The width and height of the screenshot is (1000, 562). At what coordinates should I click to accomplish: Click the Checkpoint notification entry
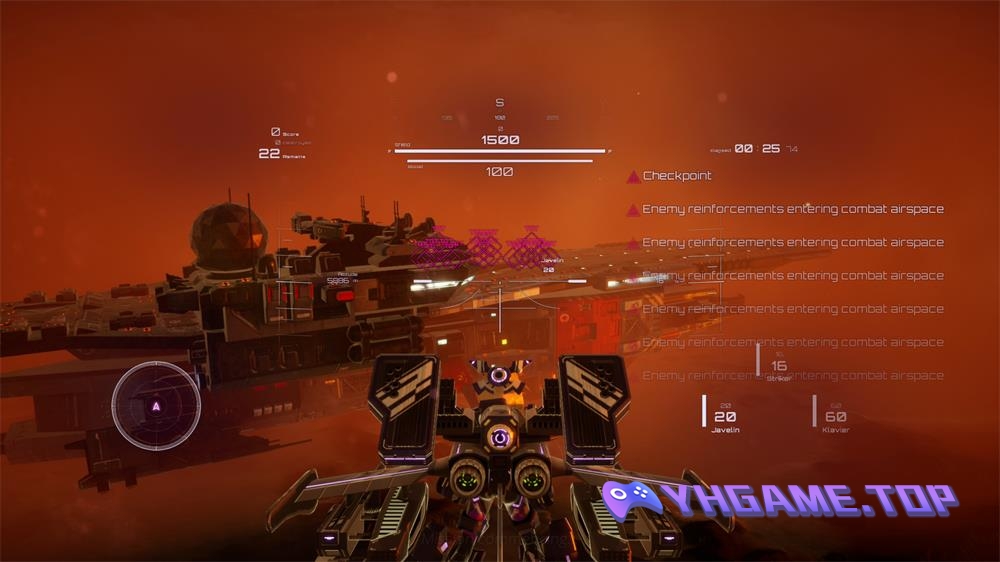click(676, 176)
